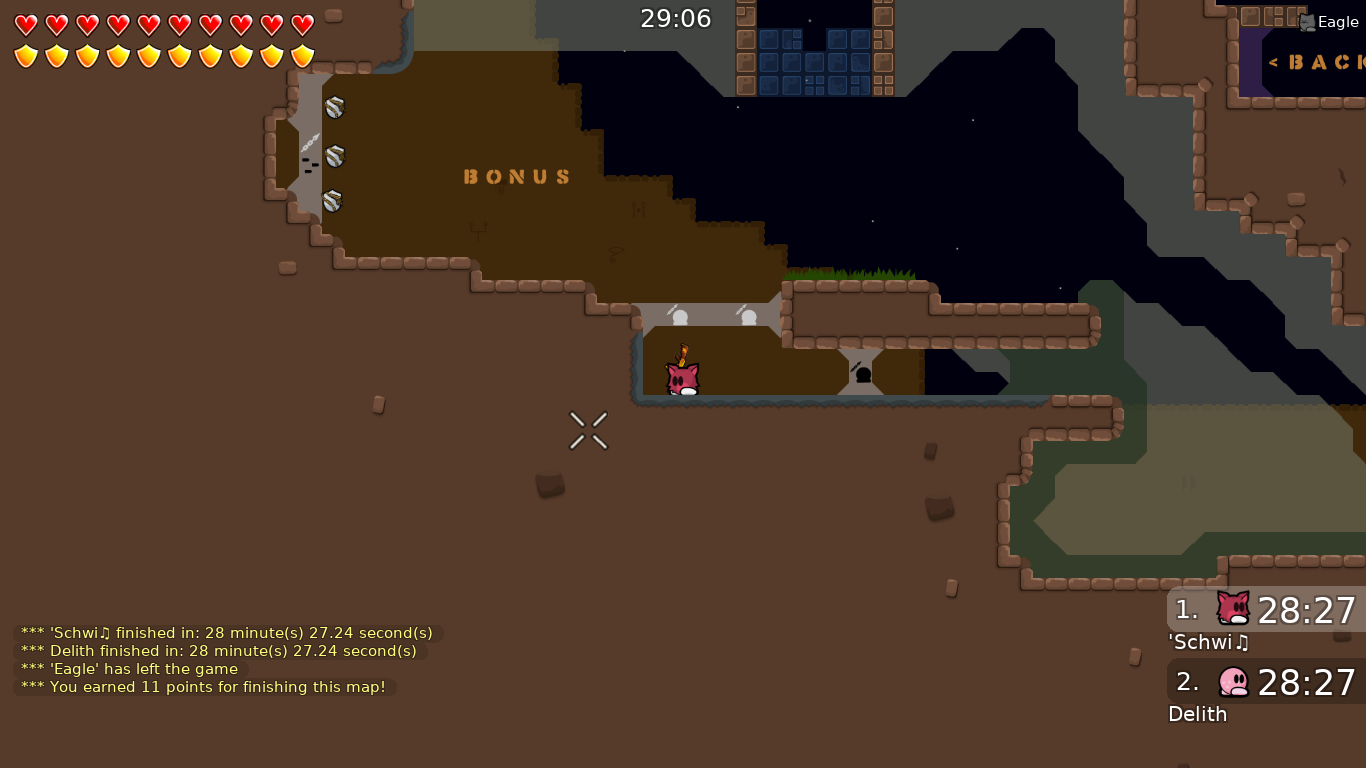Select the player's red fox character

tap(681, 378)
